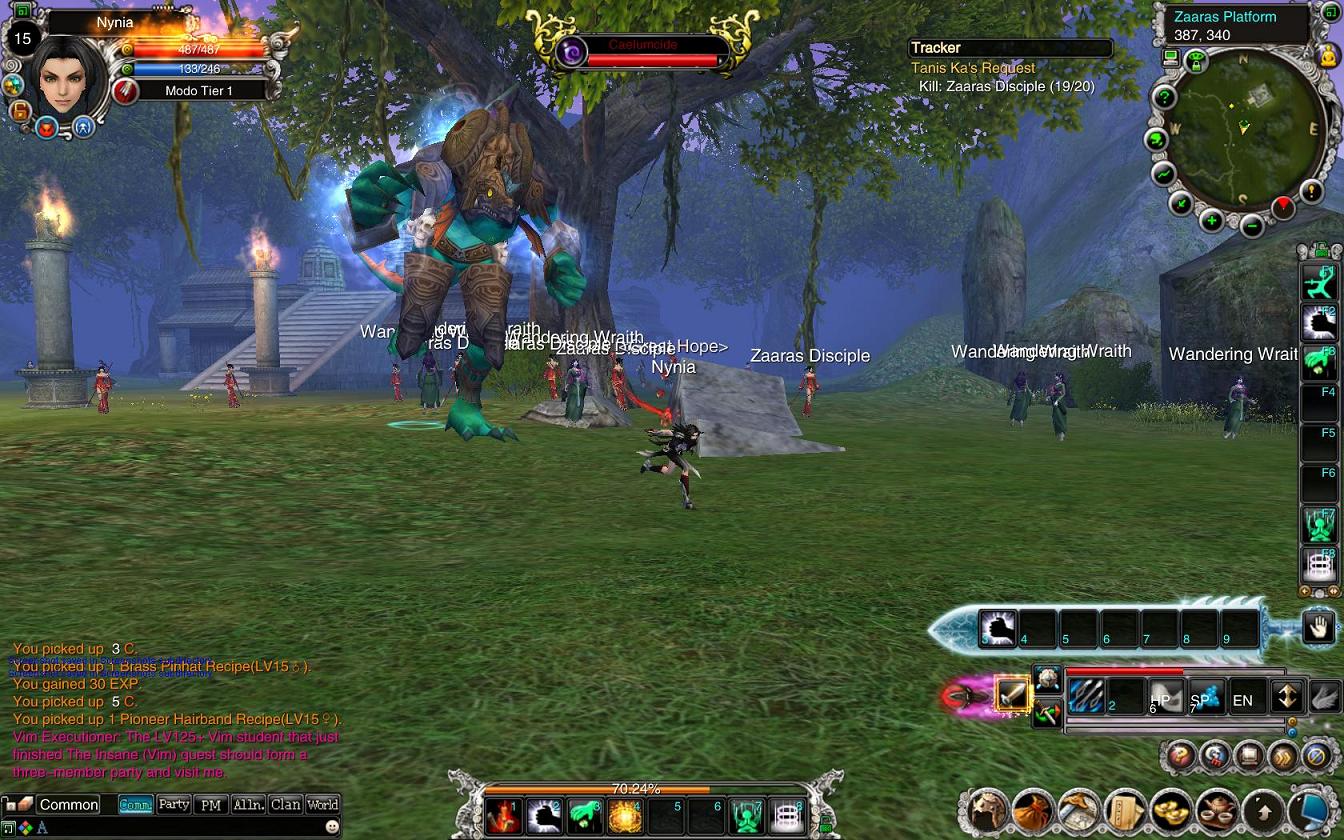Activate the skill in hotbar slot 1
This screenshot has height=840, width=1344.
click(x=505, y=817)
